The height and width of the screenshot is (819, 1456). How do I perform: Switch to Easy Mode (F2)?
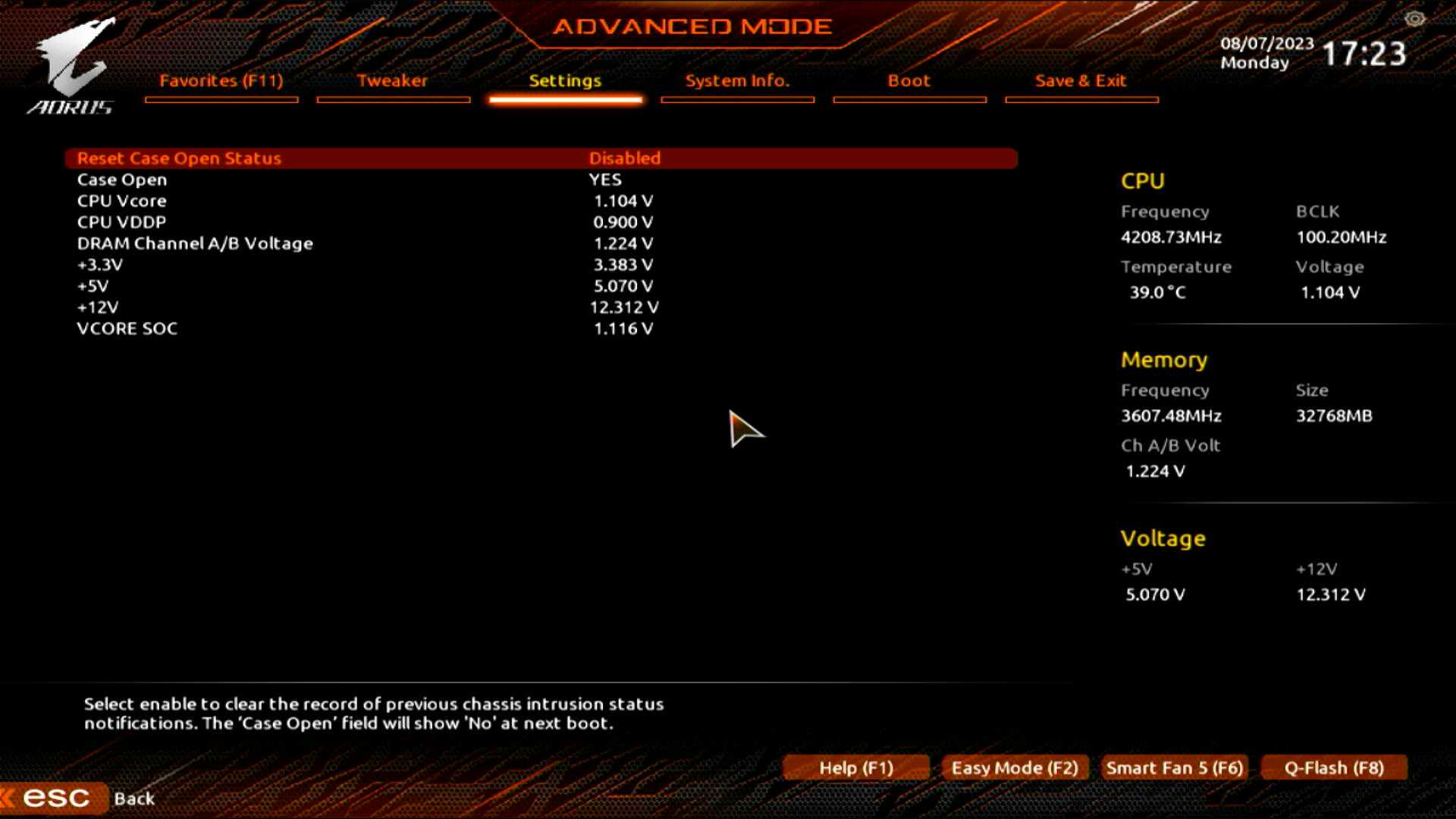[x=1015, y=768]
